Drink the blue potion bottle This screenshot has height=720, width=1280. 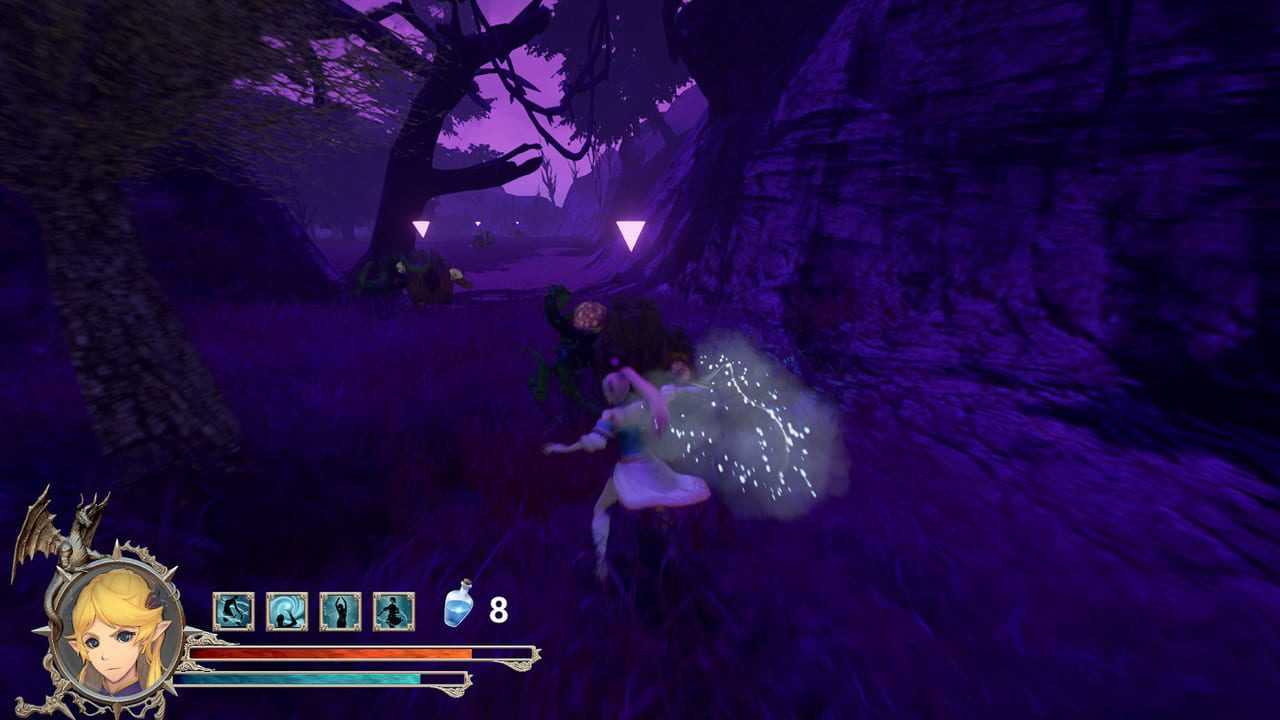tap(458, 607)
